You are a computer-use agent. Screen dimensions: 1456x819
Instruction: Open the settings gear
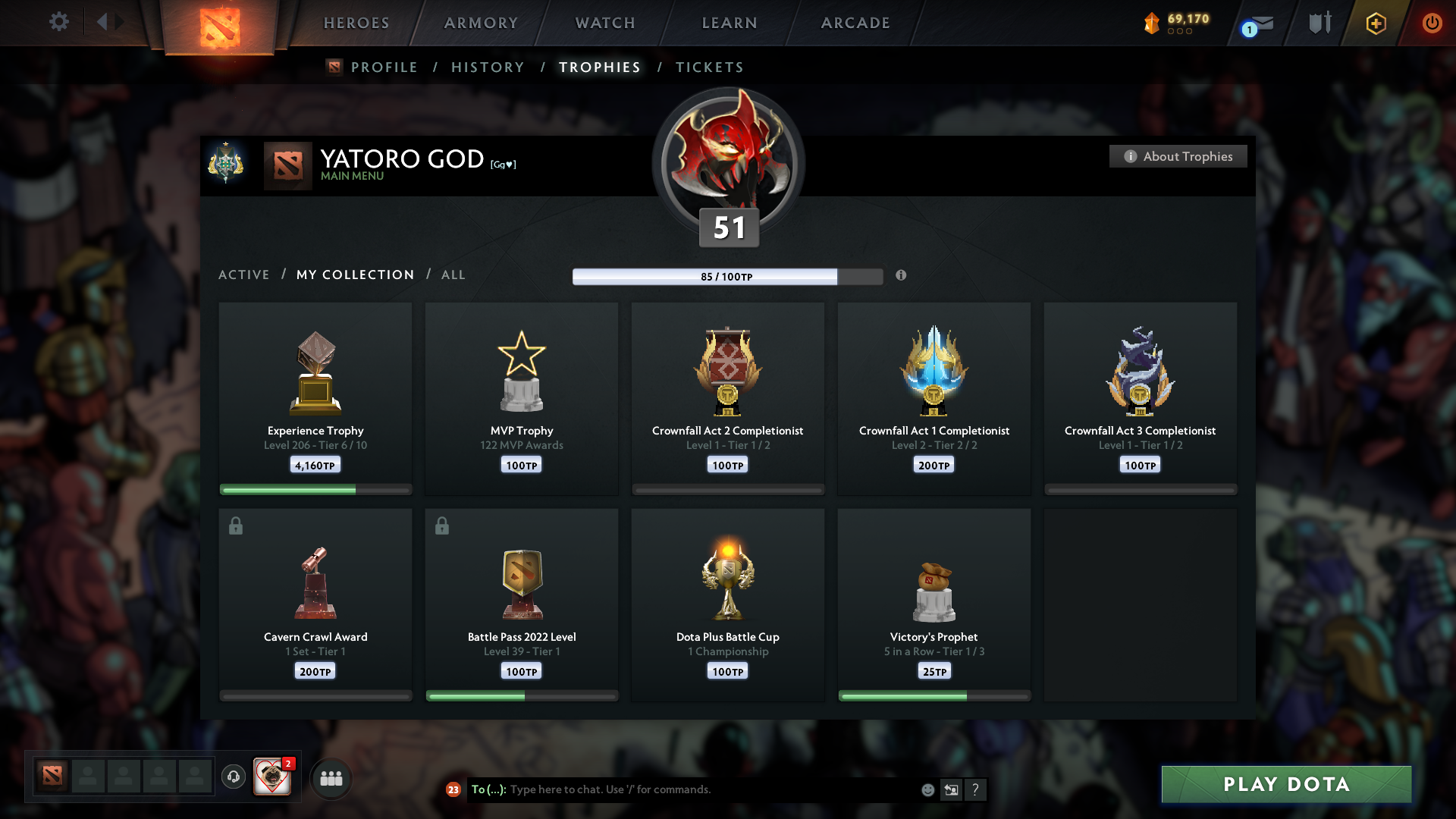click(59, 22)
